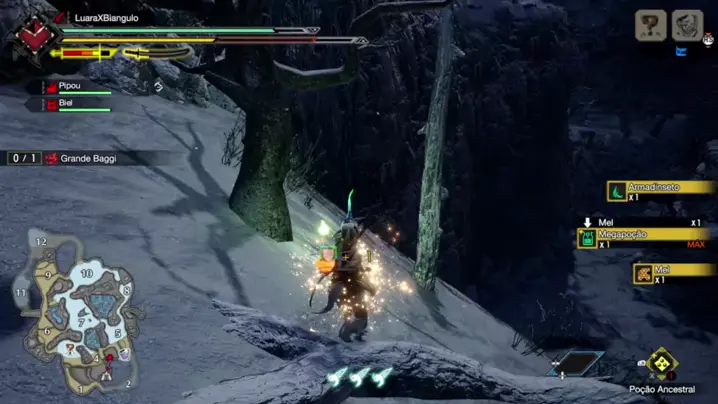Click the wirebug charge icons
Viewport: 718px width, 404px height.
[359, 377]
